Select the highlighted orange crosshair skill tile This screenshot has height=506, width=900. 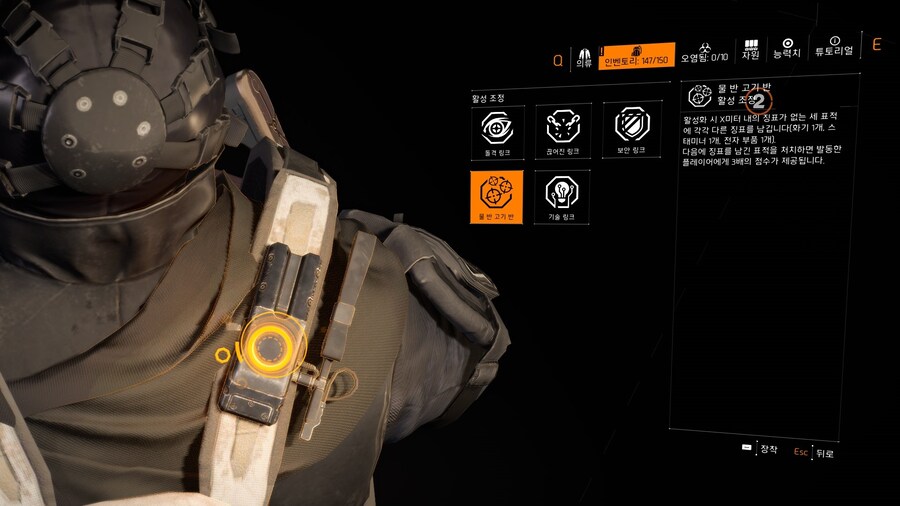point(497,196)
